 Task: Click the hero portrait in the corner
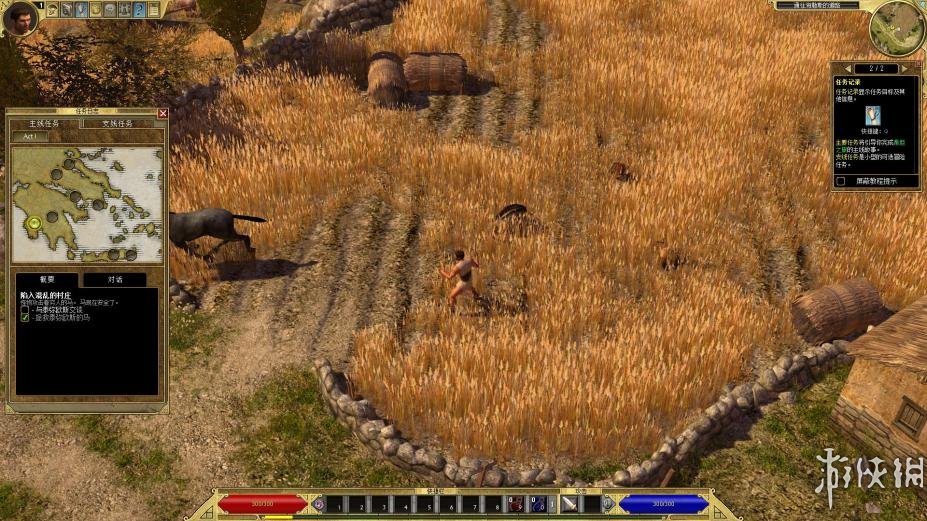coord(19,17)
